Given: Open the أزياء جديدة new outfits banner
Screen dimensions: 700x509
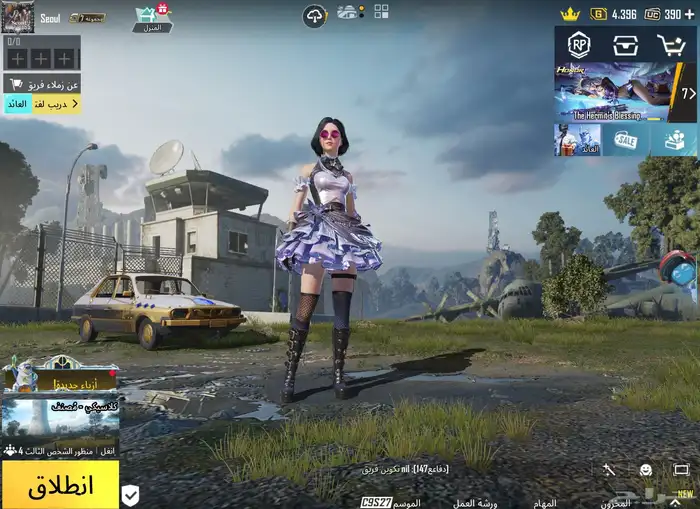Looking at the screenshot, I should click(60, 380).
